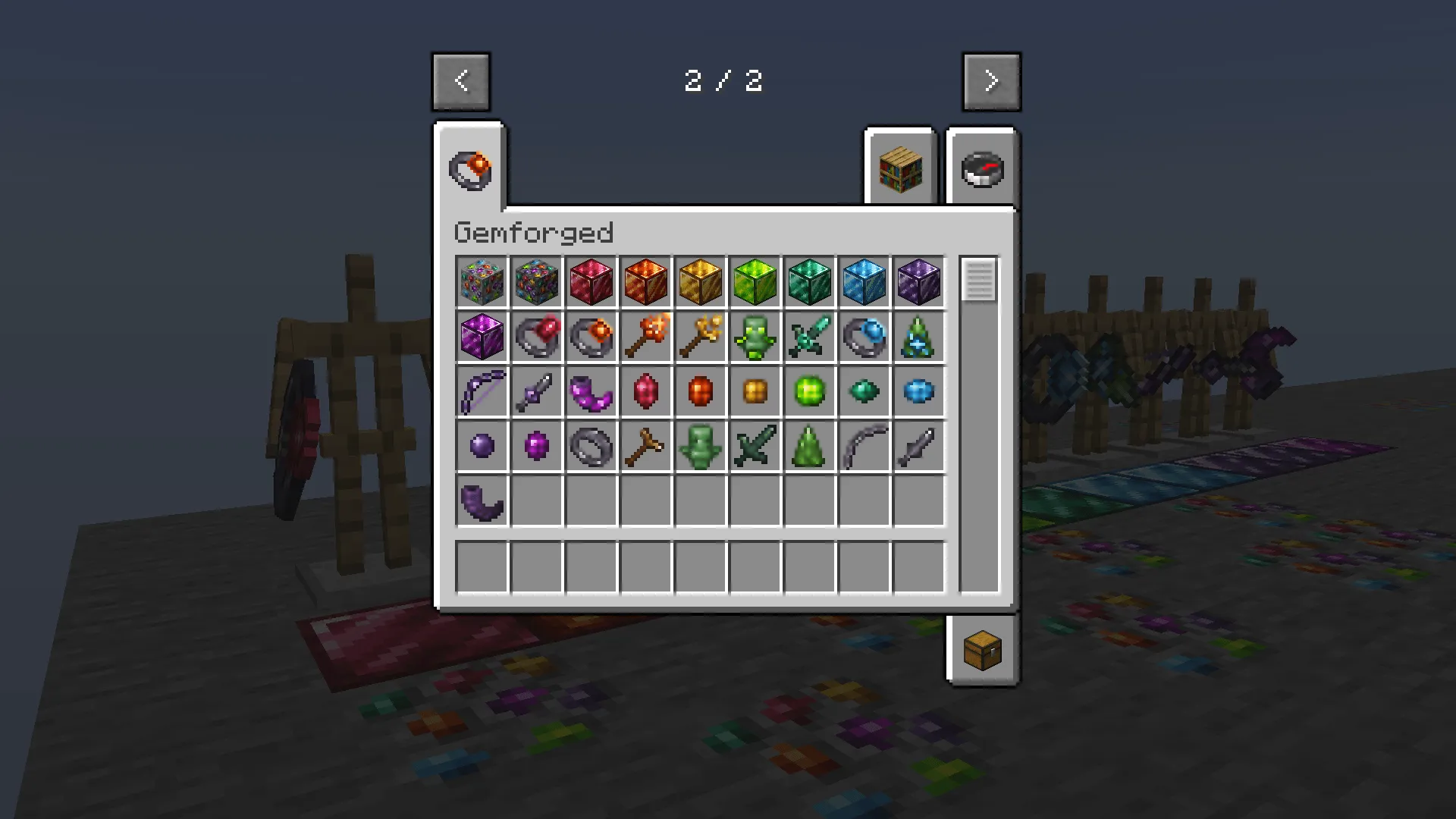Pick up the flaming fire scepter

[645, 337]
